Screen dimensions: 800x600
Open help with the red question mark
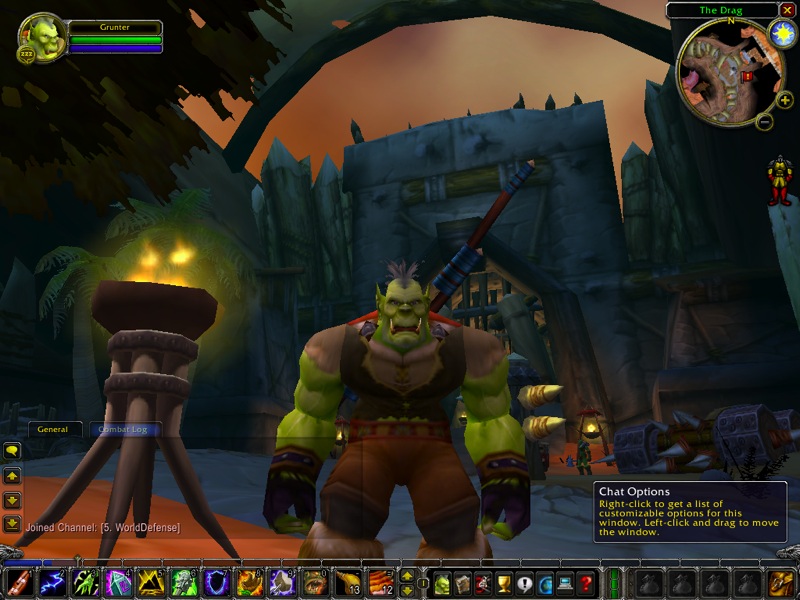pyautogui.click(x=587, y=584)
